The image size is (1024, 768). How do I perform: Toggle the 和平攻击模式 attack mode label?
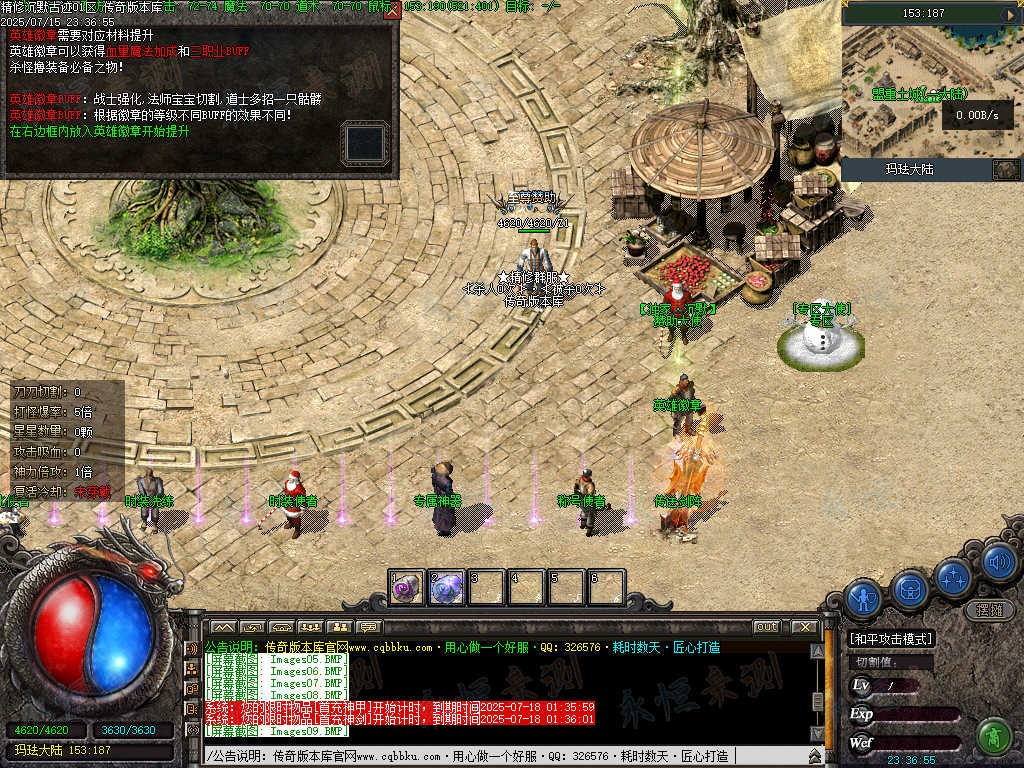tap(890, 639)
